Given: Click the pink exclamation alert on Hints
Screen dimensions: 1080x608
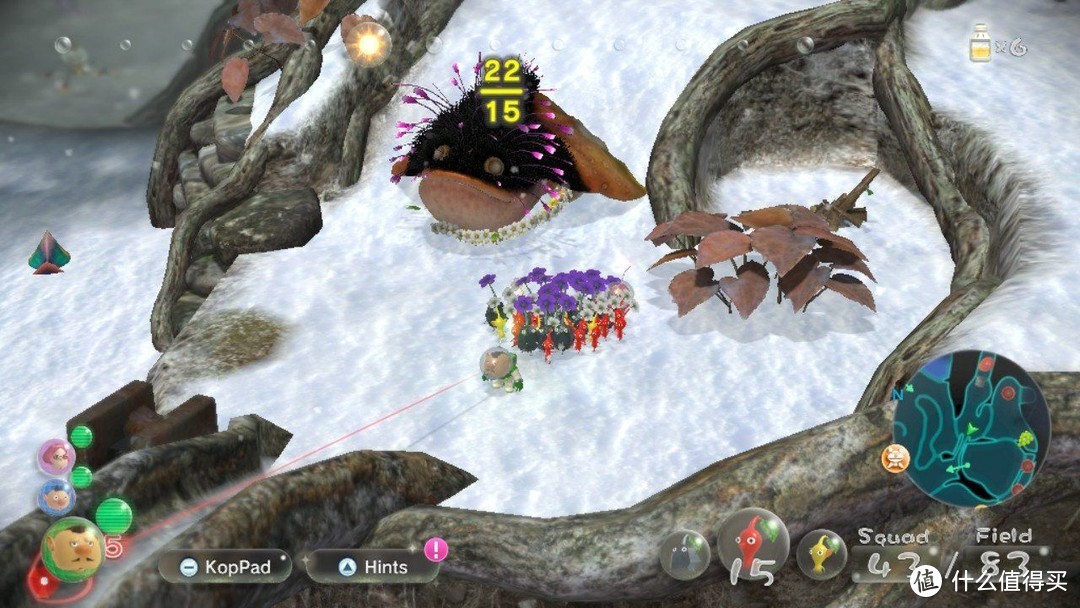Looking at the screenshot, I should tap(436, 549).
